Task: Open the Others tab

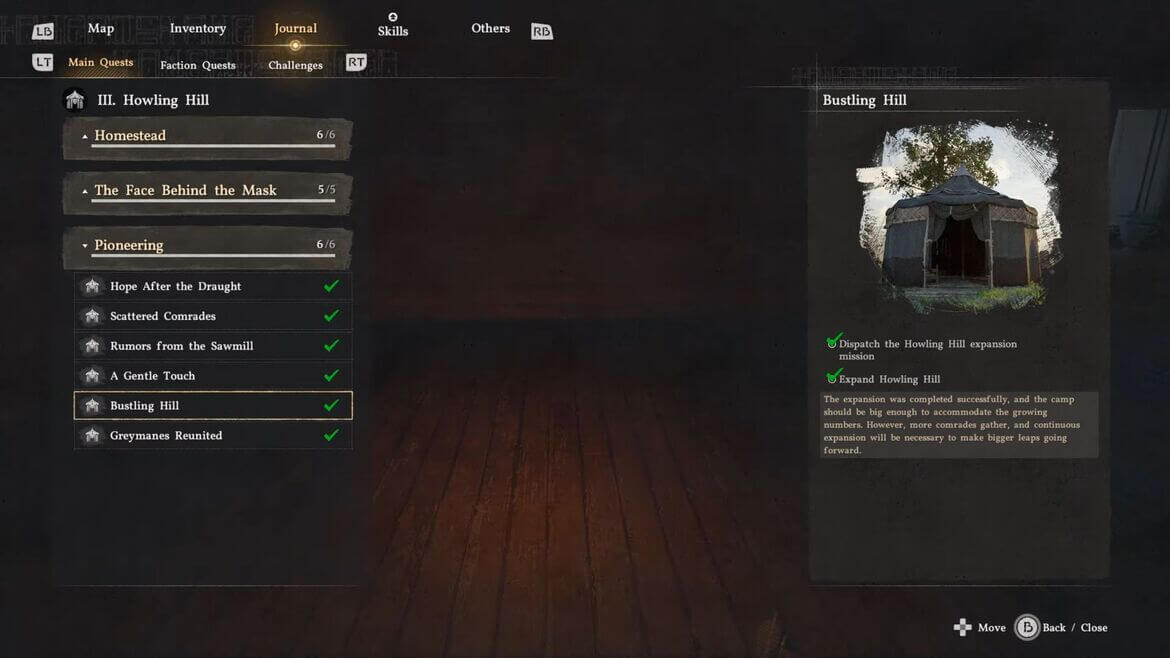Action: (491, 28)
